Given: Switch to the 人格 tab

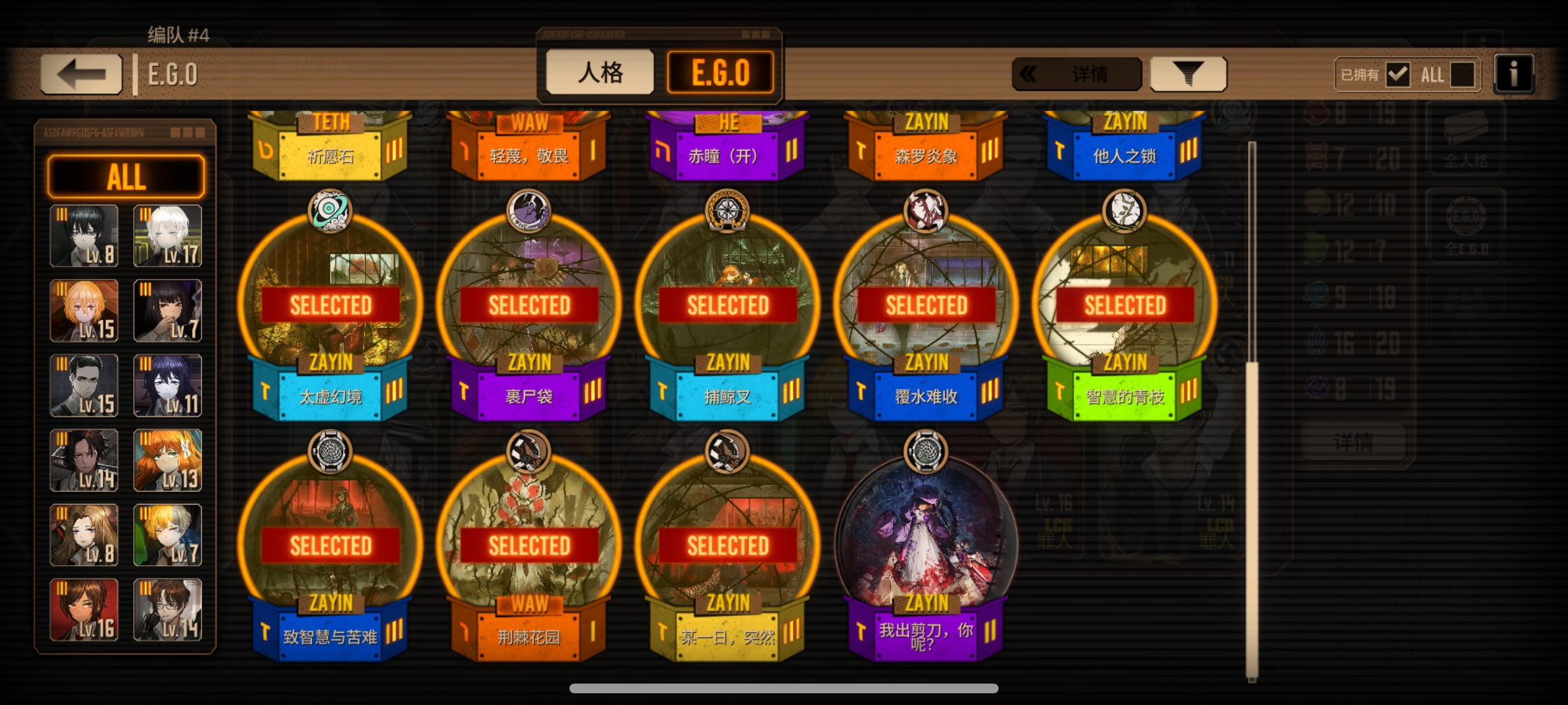Looking at the screenshot, I should [599, 72].
